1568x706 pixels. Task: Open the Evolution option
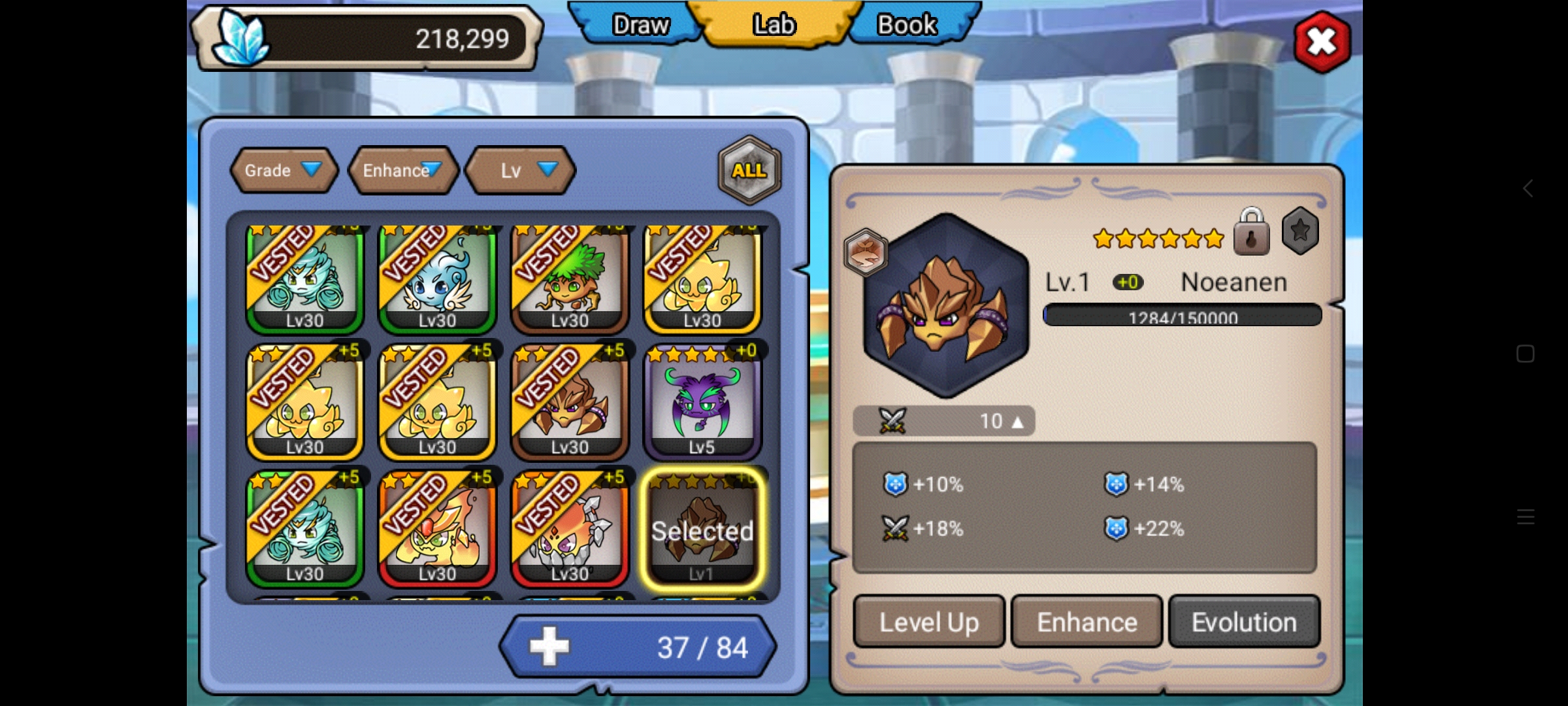[1244, 622]
